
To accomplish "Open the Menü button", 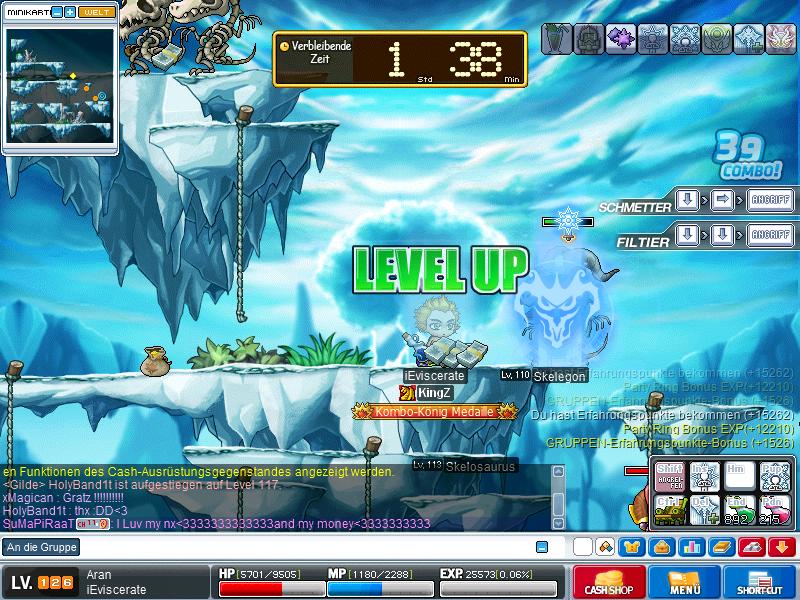I will tap(684, 582).
